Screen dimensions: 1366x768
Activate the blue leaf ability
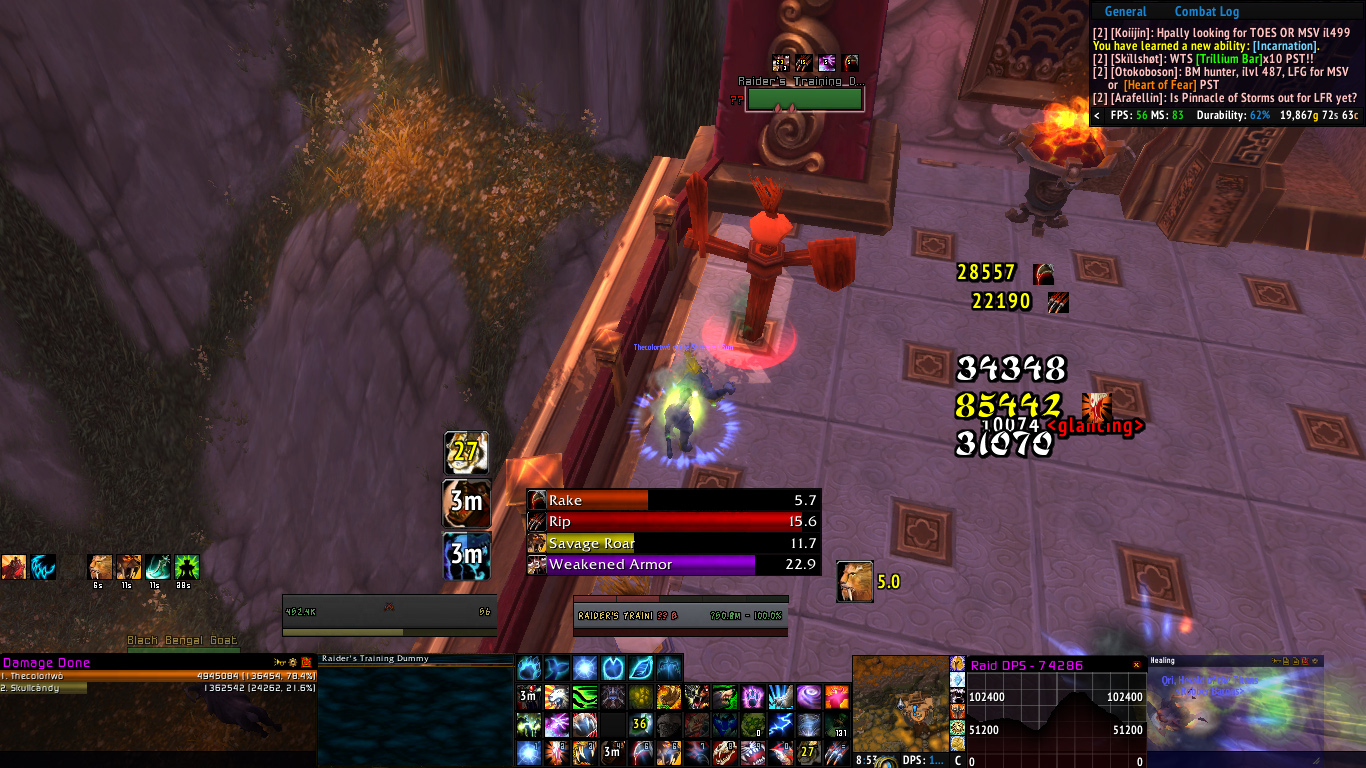click(641, 668)
